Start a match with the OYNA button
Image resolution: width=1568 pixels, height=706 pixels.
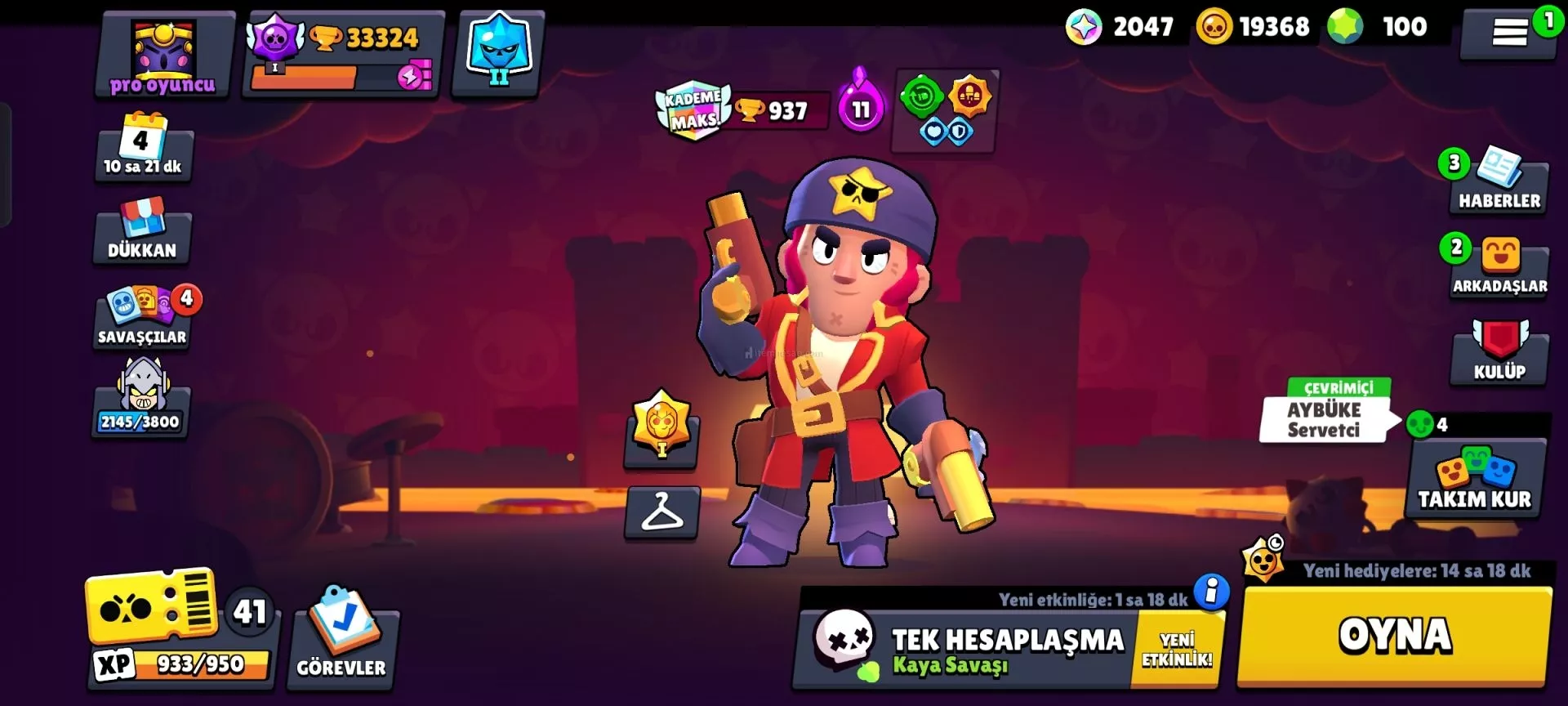1393,636
